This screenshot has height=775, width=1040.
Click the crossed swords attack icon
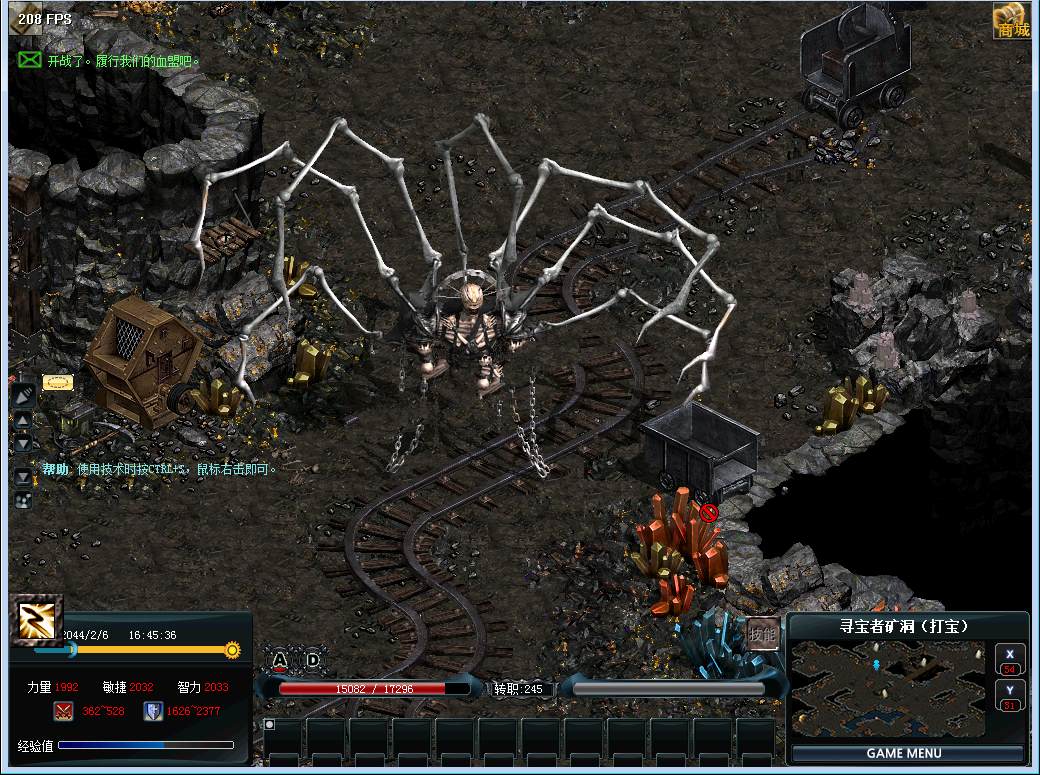(63, 711)
